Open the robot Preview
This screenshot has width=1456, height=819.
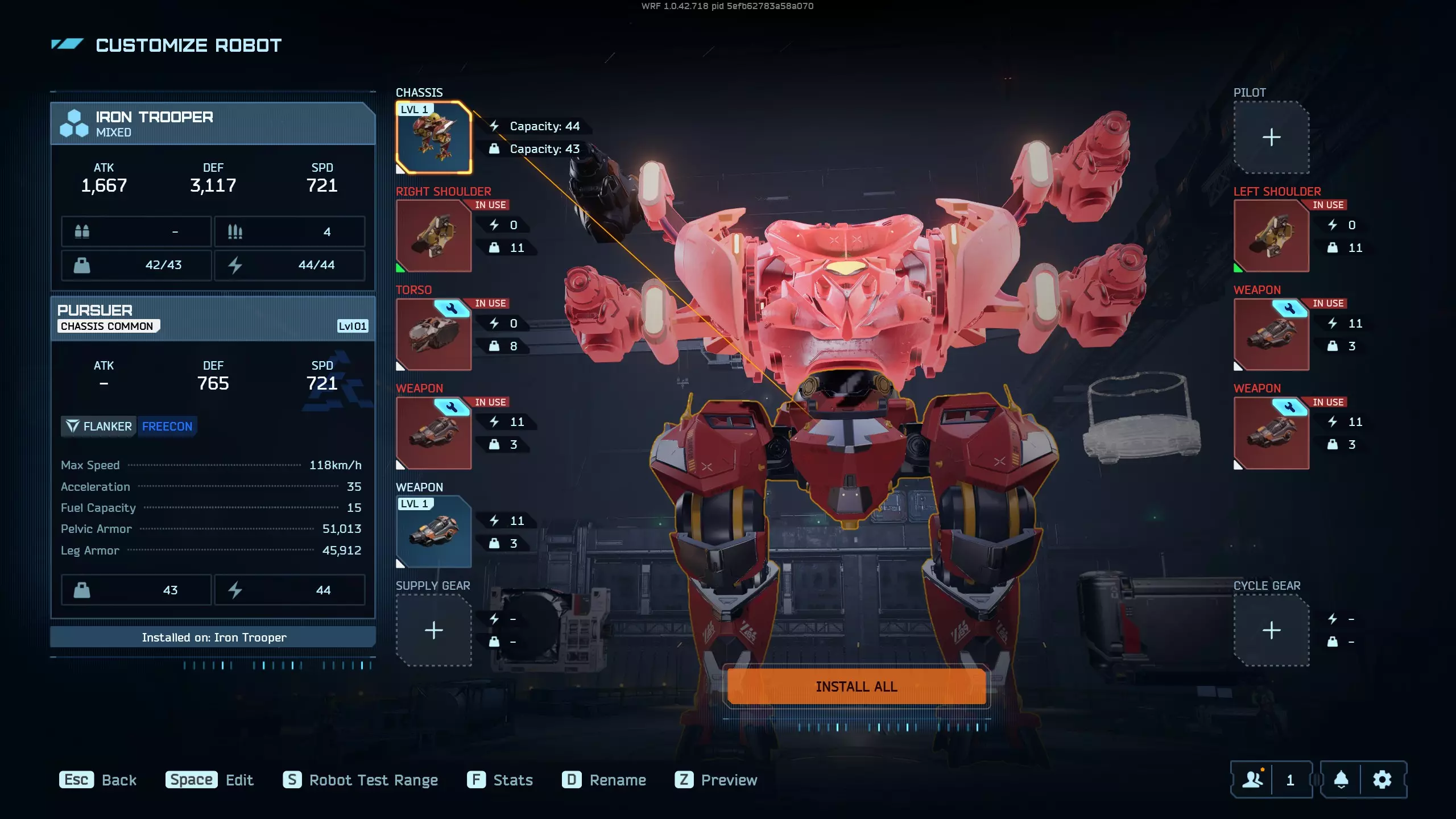pos(716,780)
